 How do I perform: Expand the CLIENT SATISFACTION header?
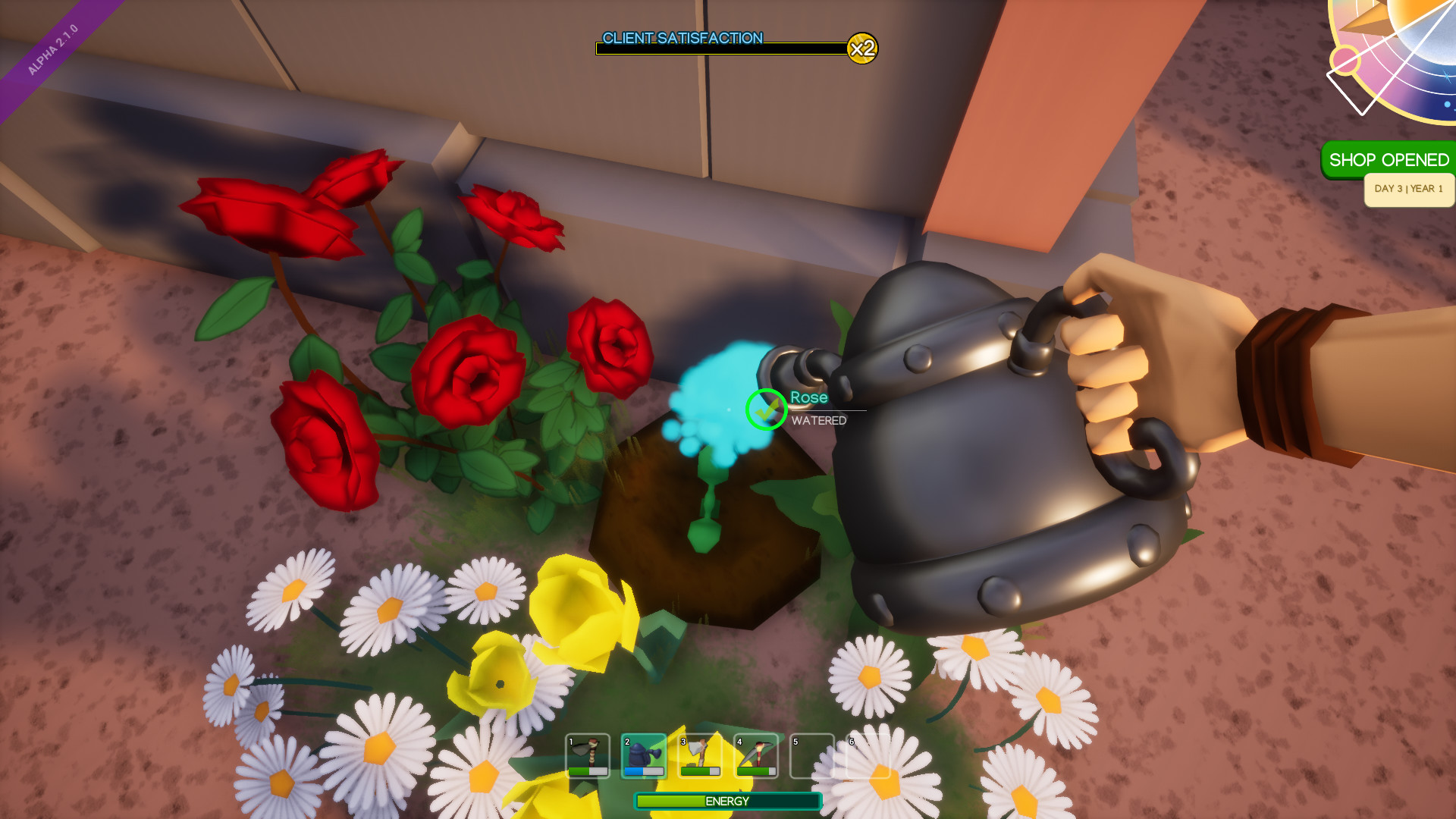682,37
